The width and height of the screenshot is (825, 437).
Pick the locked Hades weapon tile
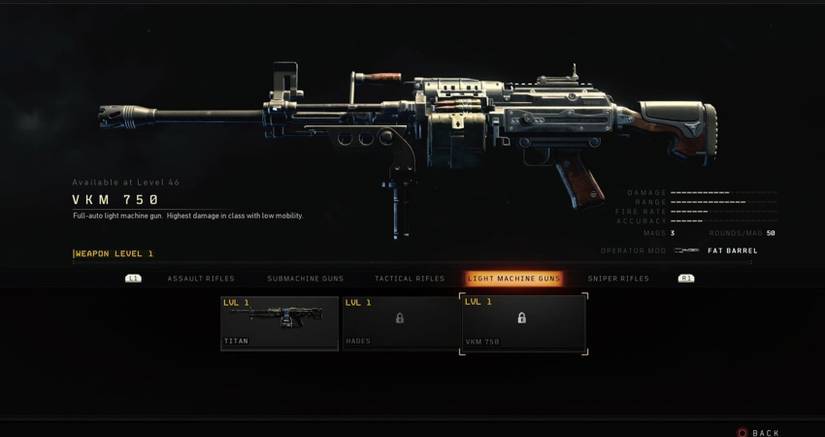coord(400,322)
